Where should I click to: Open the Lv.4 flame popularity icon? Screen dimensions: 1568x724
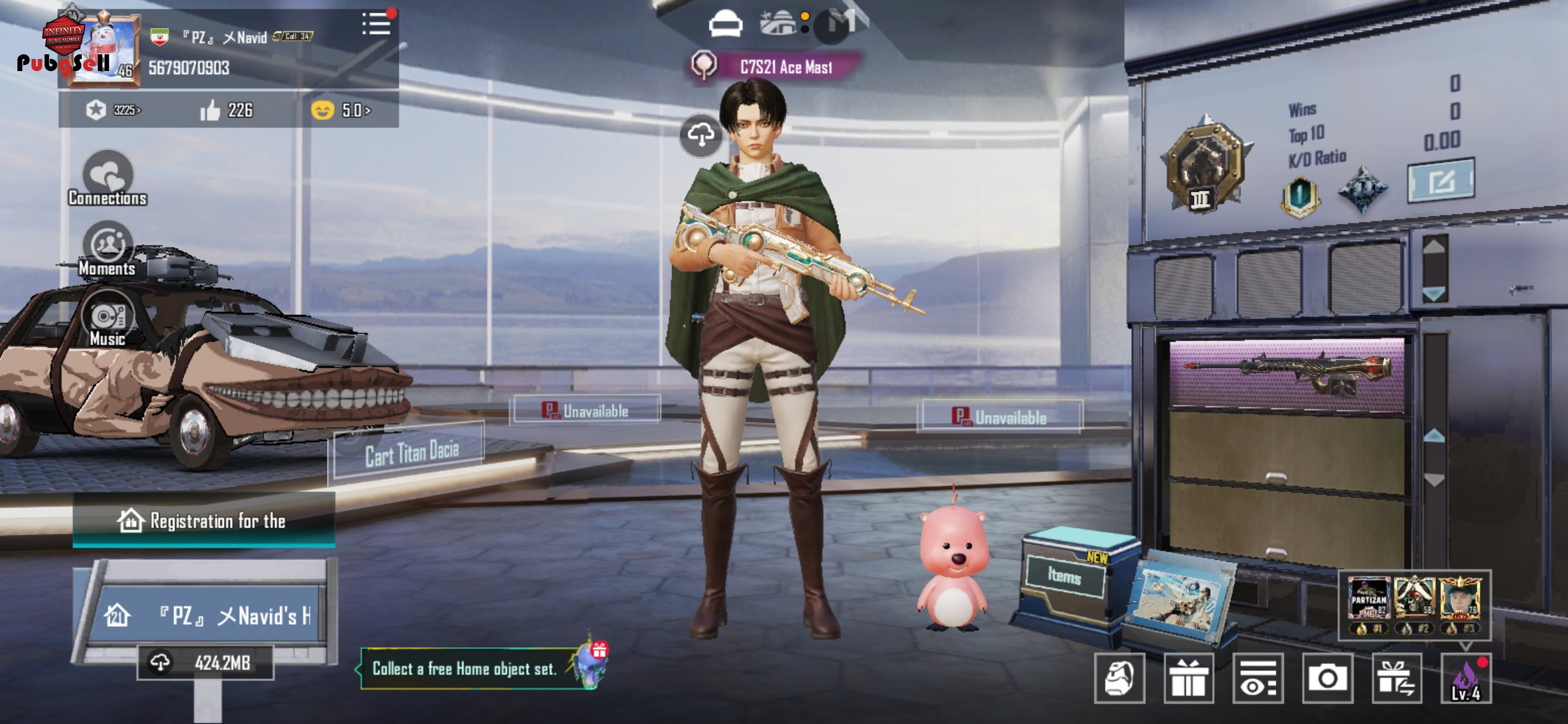[1466, 679]
